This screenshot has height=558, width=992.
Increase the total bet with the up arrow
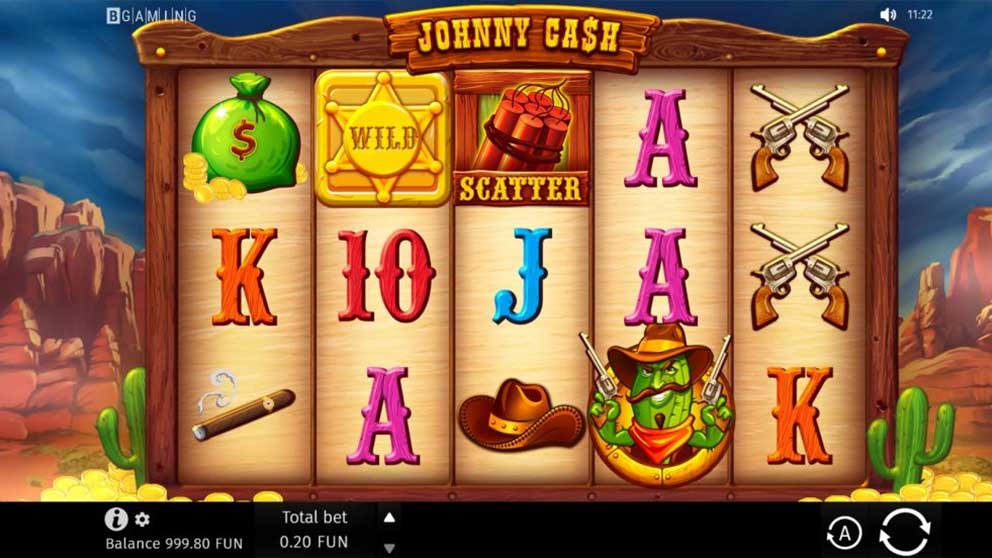pyautogui.click(x=390, y=517)
